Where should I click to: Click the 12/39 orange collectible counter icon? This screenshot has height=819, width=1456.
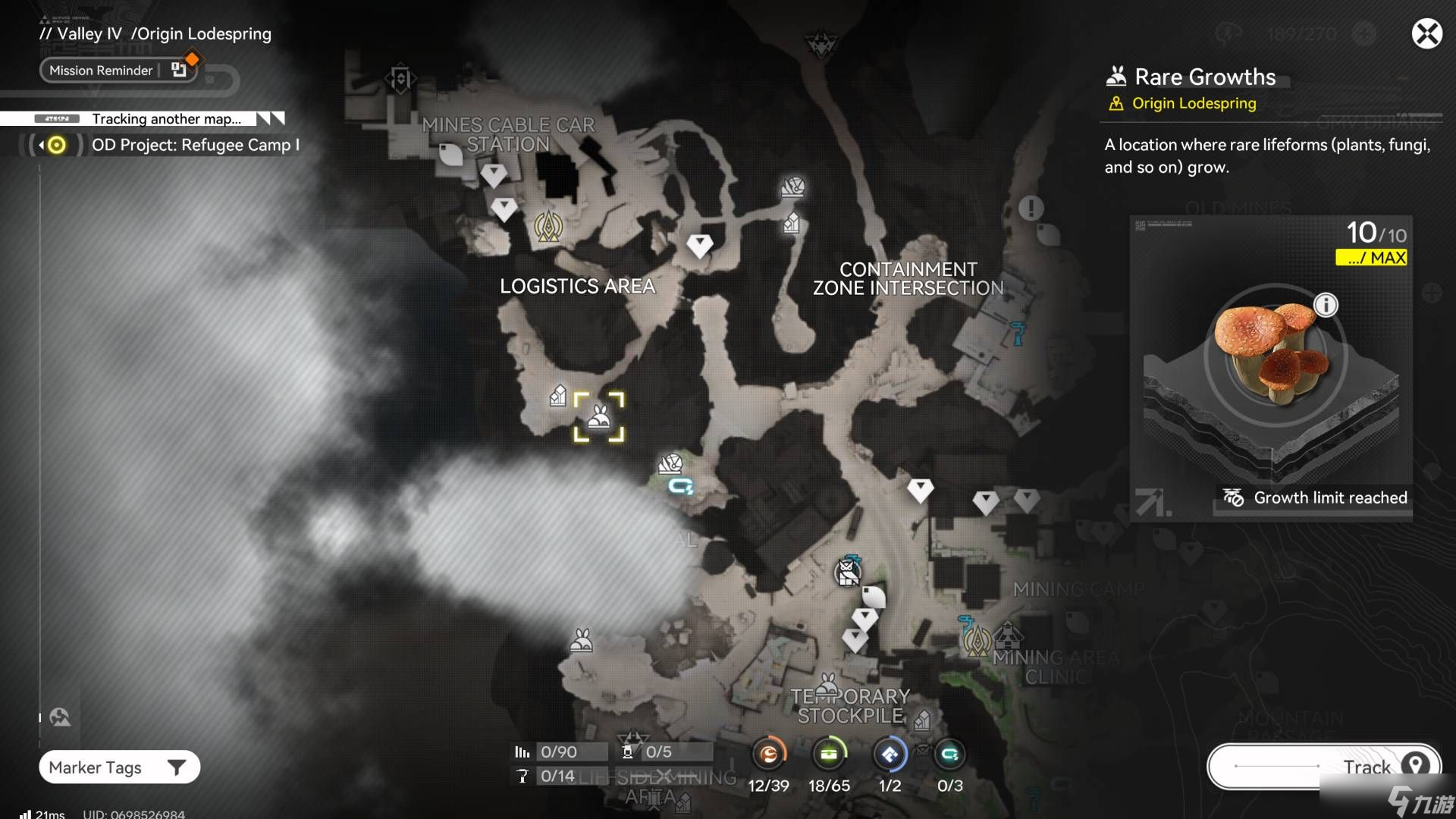pyautogui.click(x=768, y=755)
